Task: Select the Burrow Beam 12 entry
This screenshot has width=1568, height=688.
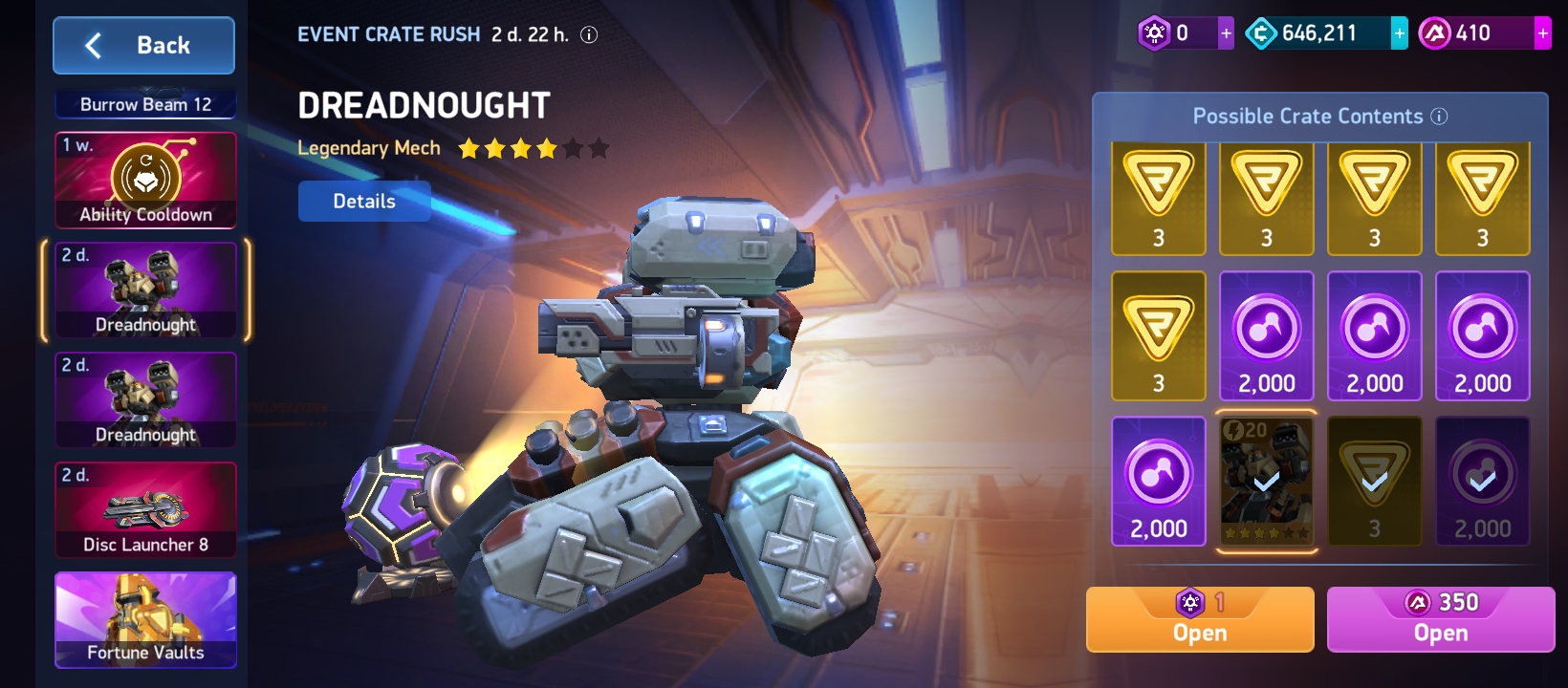Action: pyautogui.click(x=145, y=104)
